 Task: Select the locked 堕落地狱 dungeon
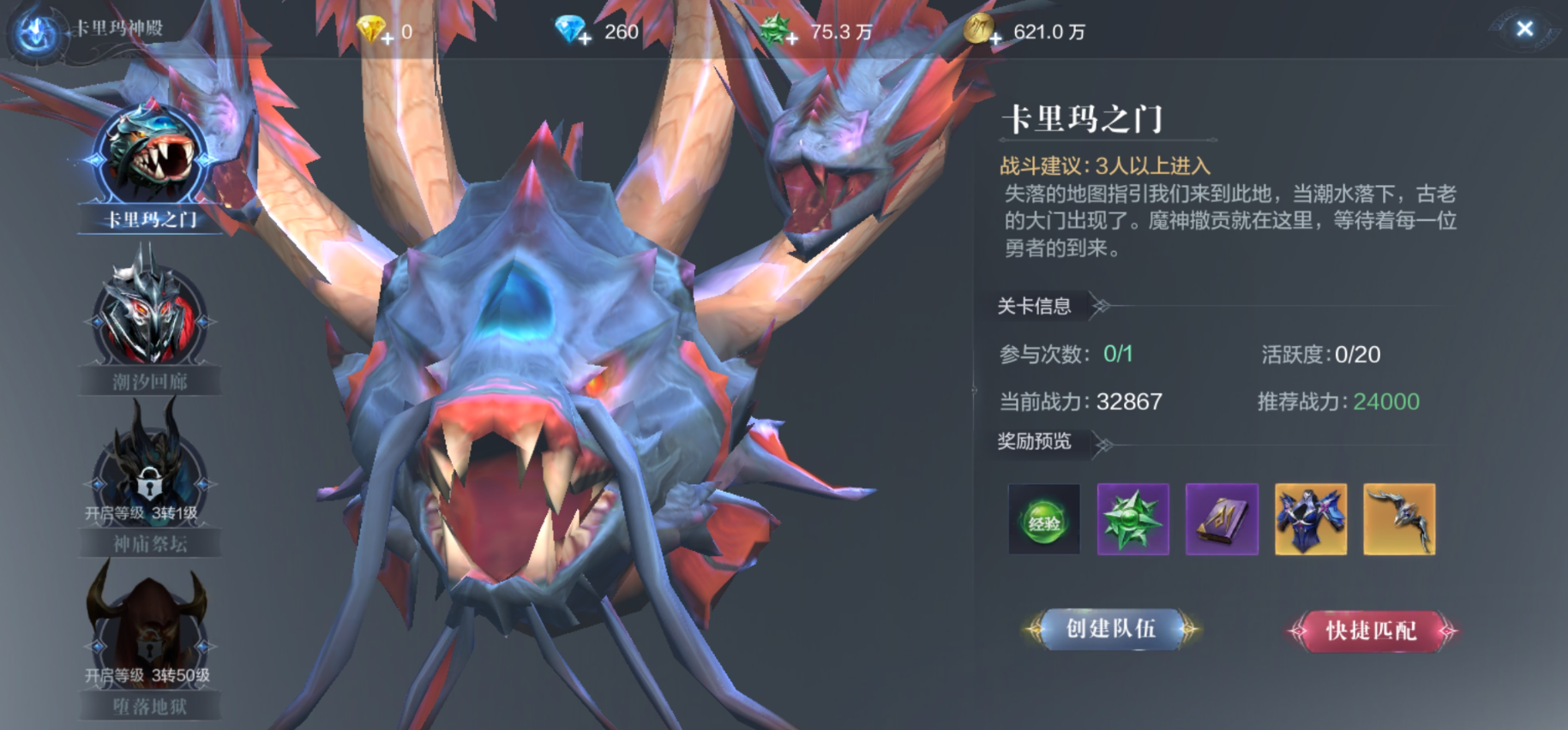[x=149, y=638]
